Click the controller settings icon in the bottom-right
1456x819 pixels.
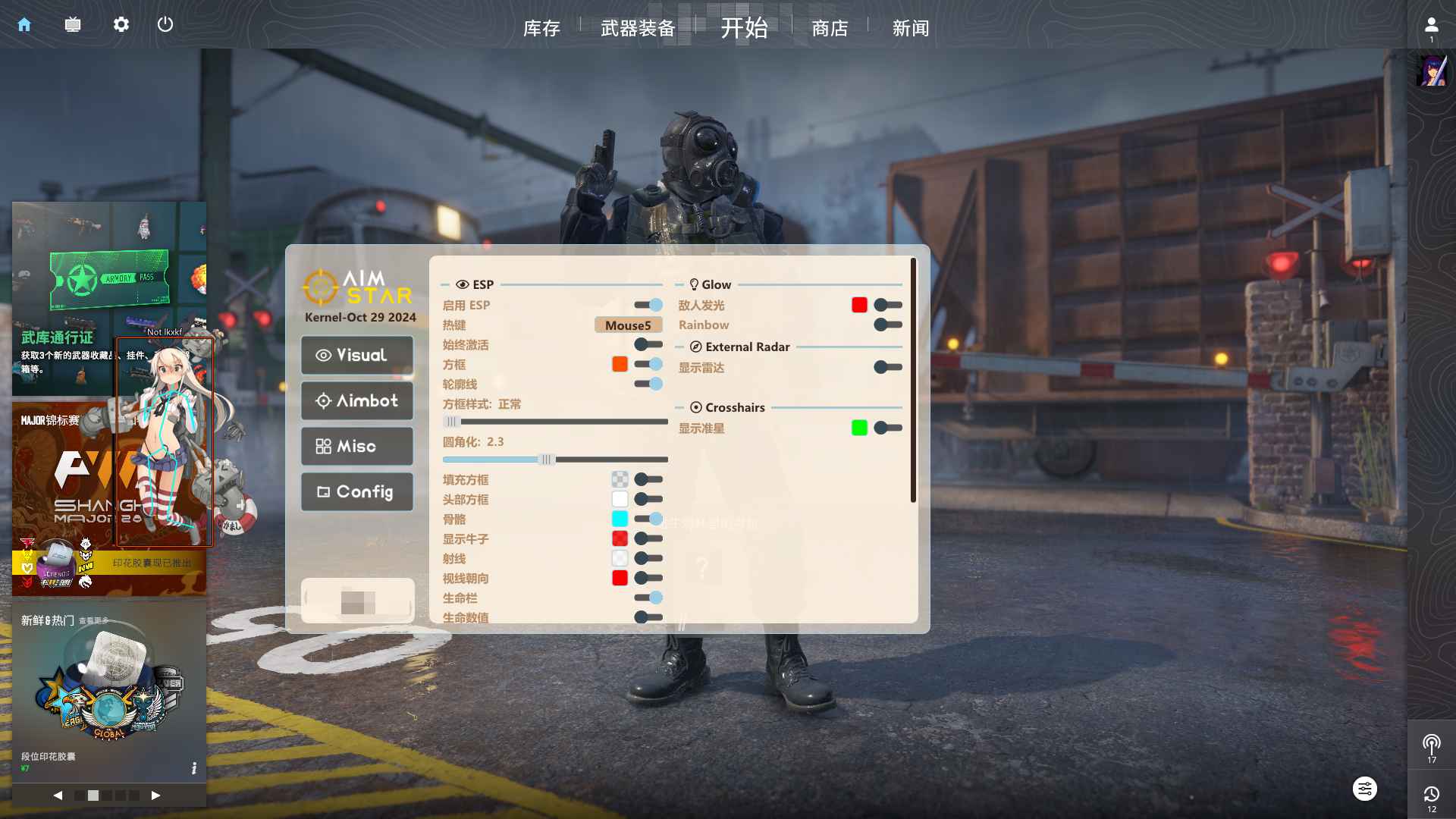[x=1364, y=789]
